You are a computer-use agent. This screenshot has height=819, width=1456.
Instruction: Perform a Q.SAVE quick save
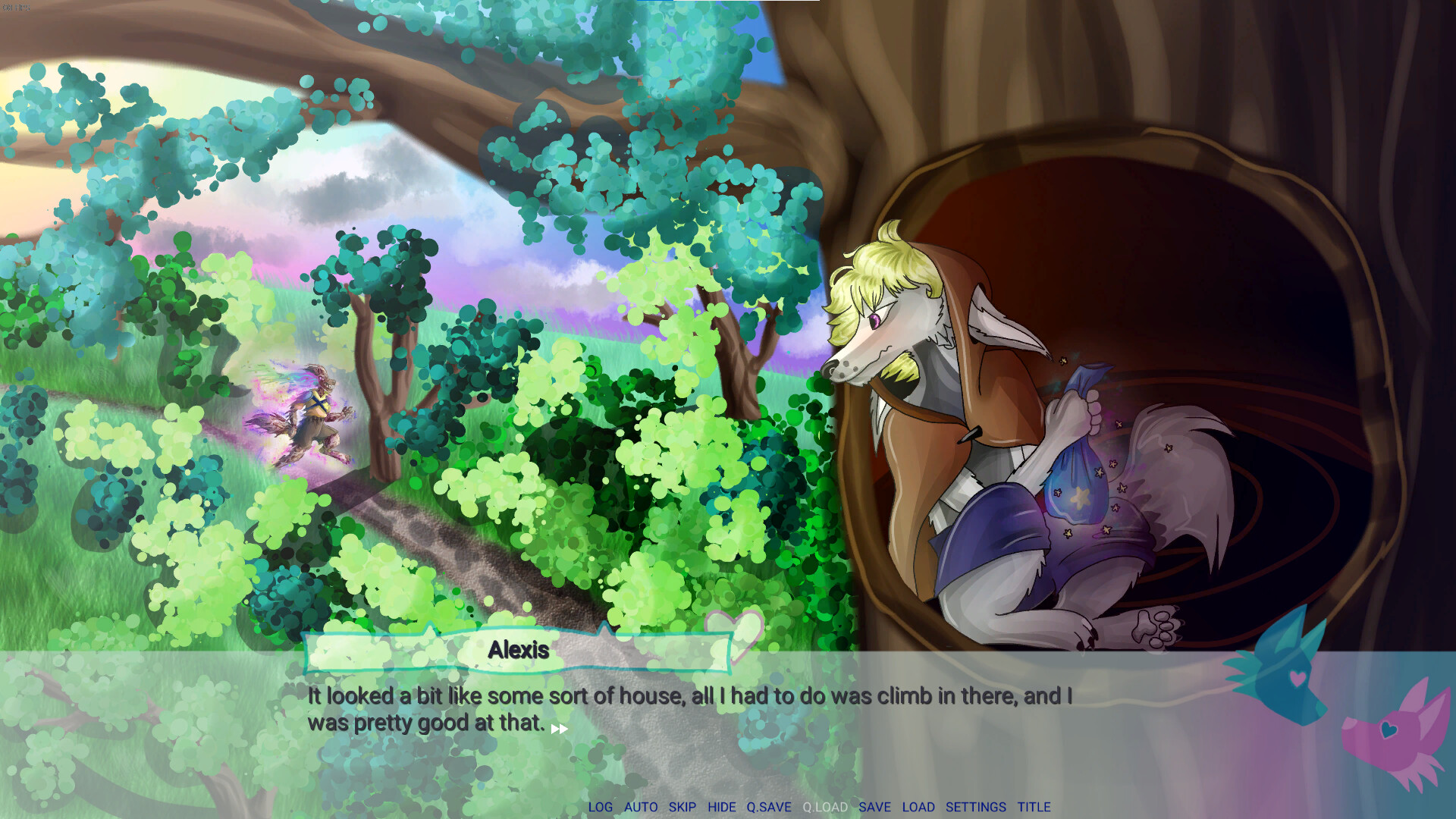click(x=769, y=808)
